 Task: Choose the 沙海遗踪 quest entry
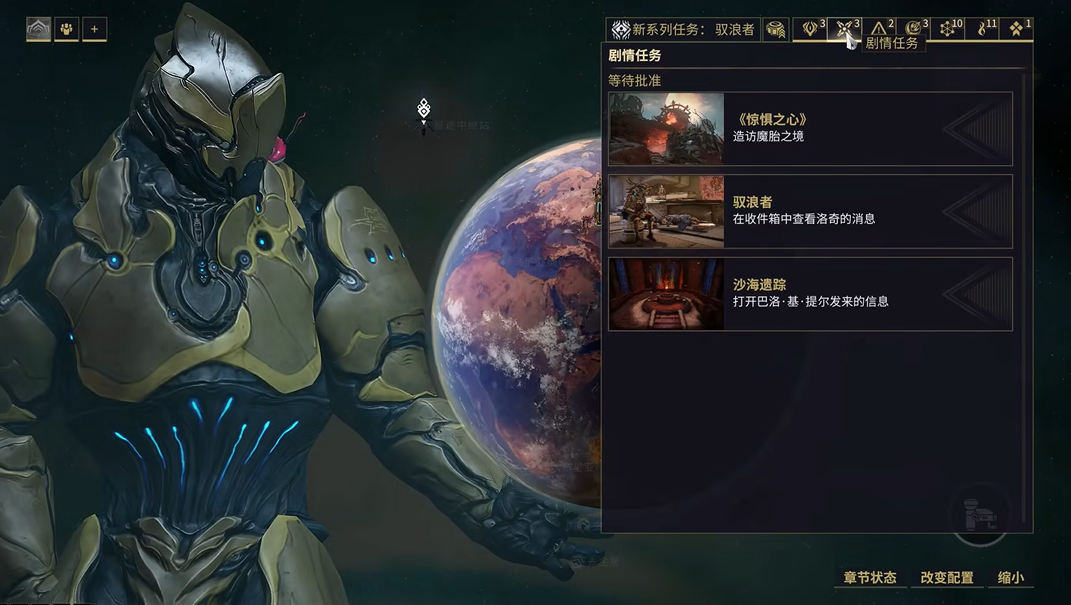[x=810, y=294]
